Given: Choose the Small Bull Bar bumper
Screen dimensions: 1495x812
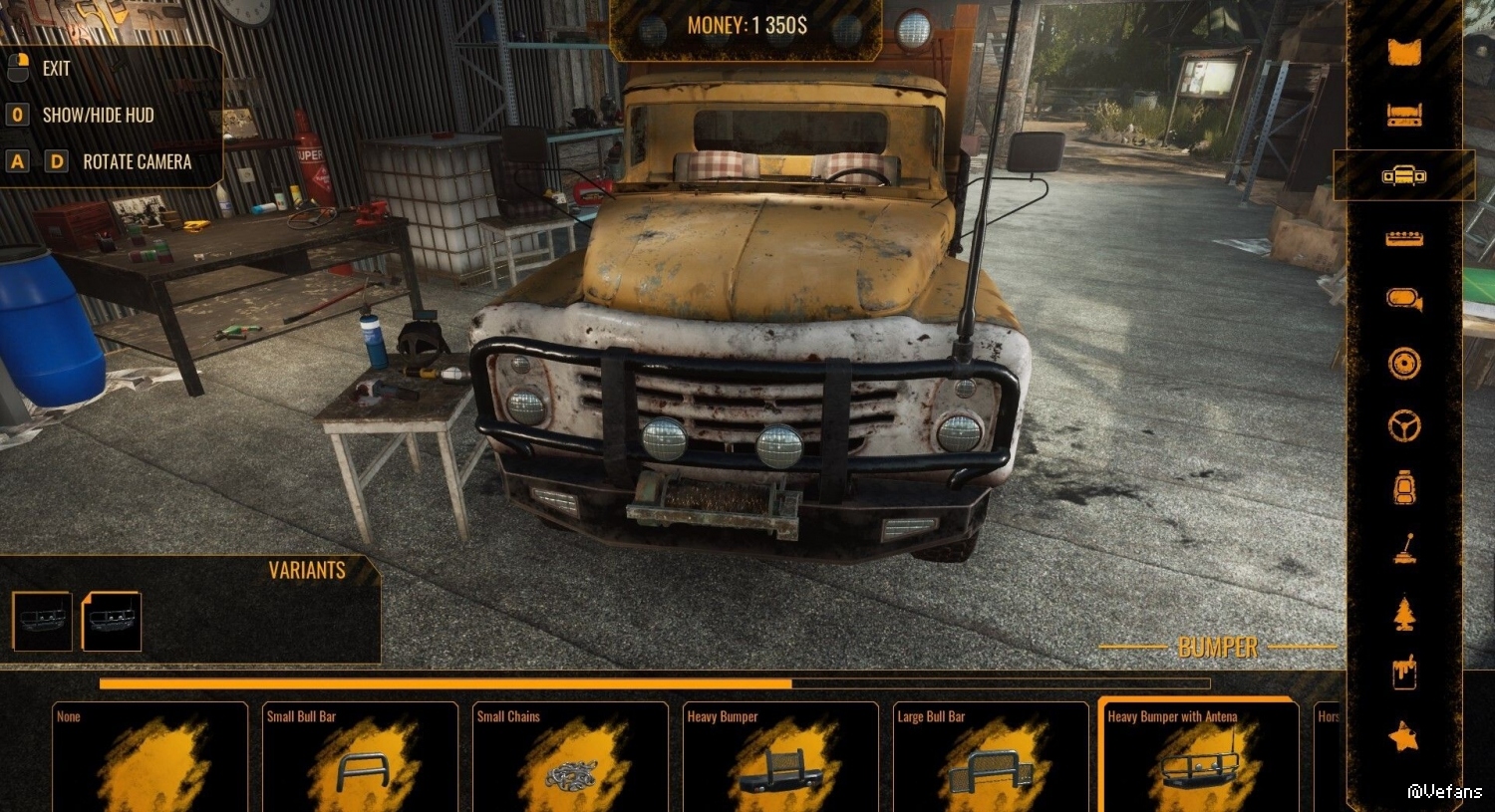Looking at the screenshot, I should pyautogui.click(x=360, y=757).
